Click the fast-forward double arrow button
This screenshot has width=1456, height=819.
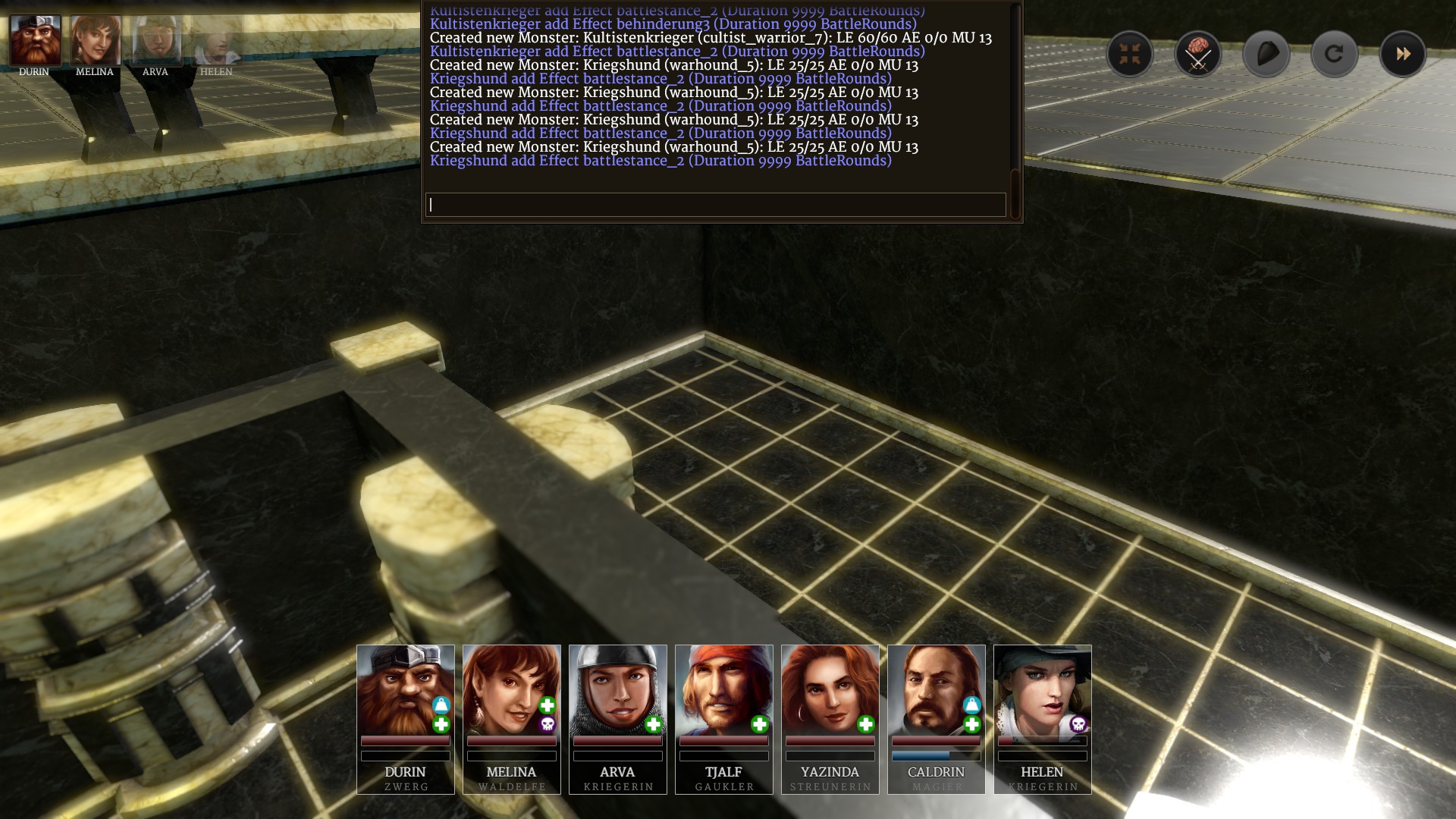(1402, 54)
